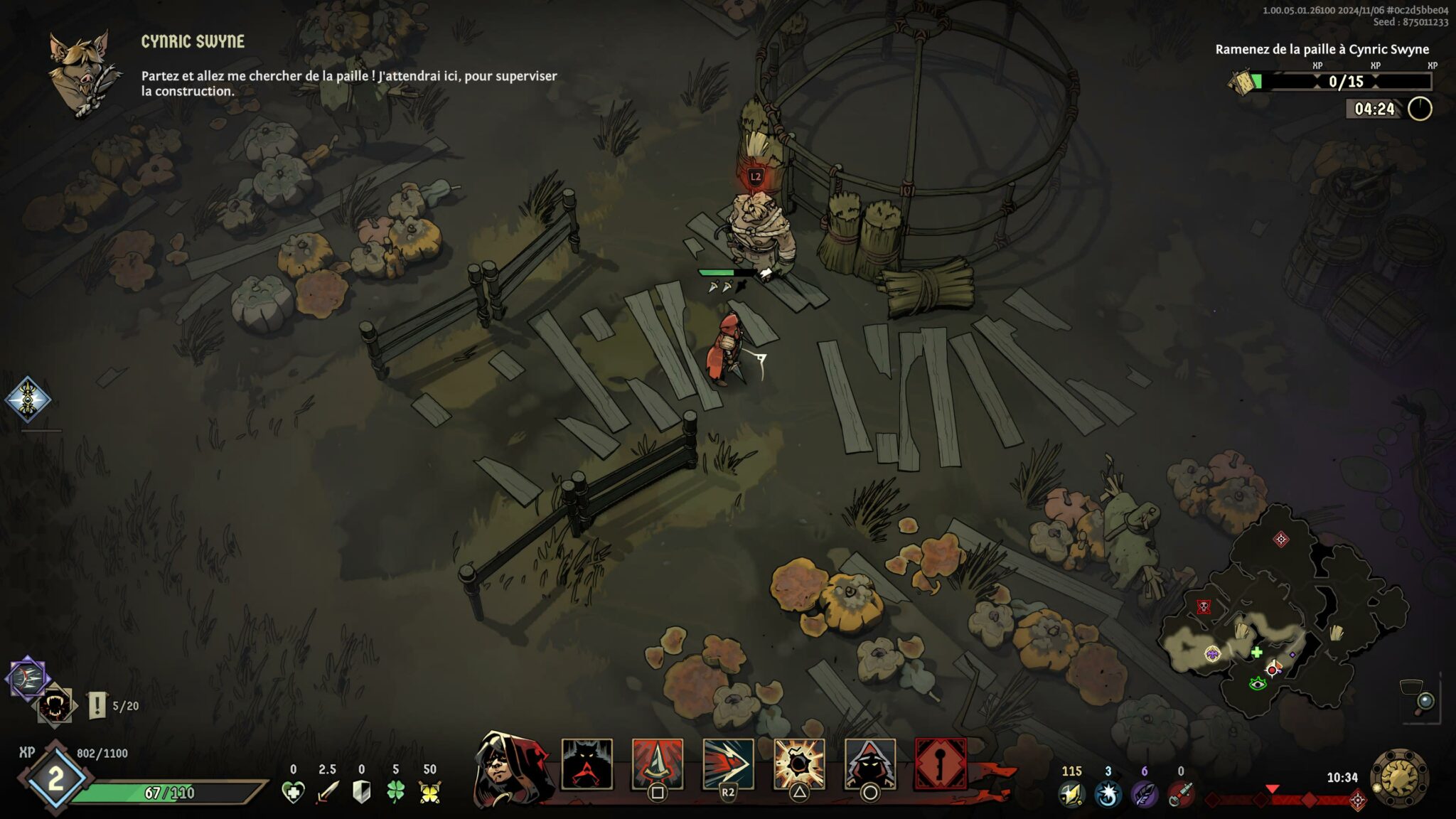
Task: Click the gold crystal currency icon
Action: [x=1071, y=794]
